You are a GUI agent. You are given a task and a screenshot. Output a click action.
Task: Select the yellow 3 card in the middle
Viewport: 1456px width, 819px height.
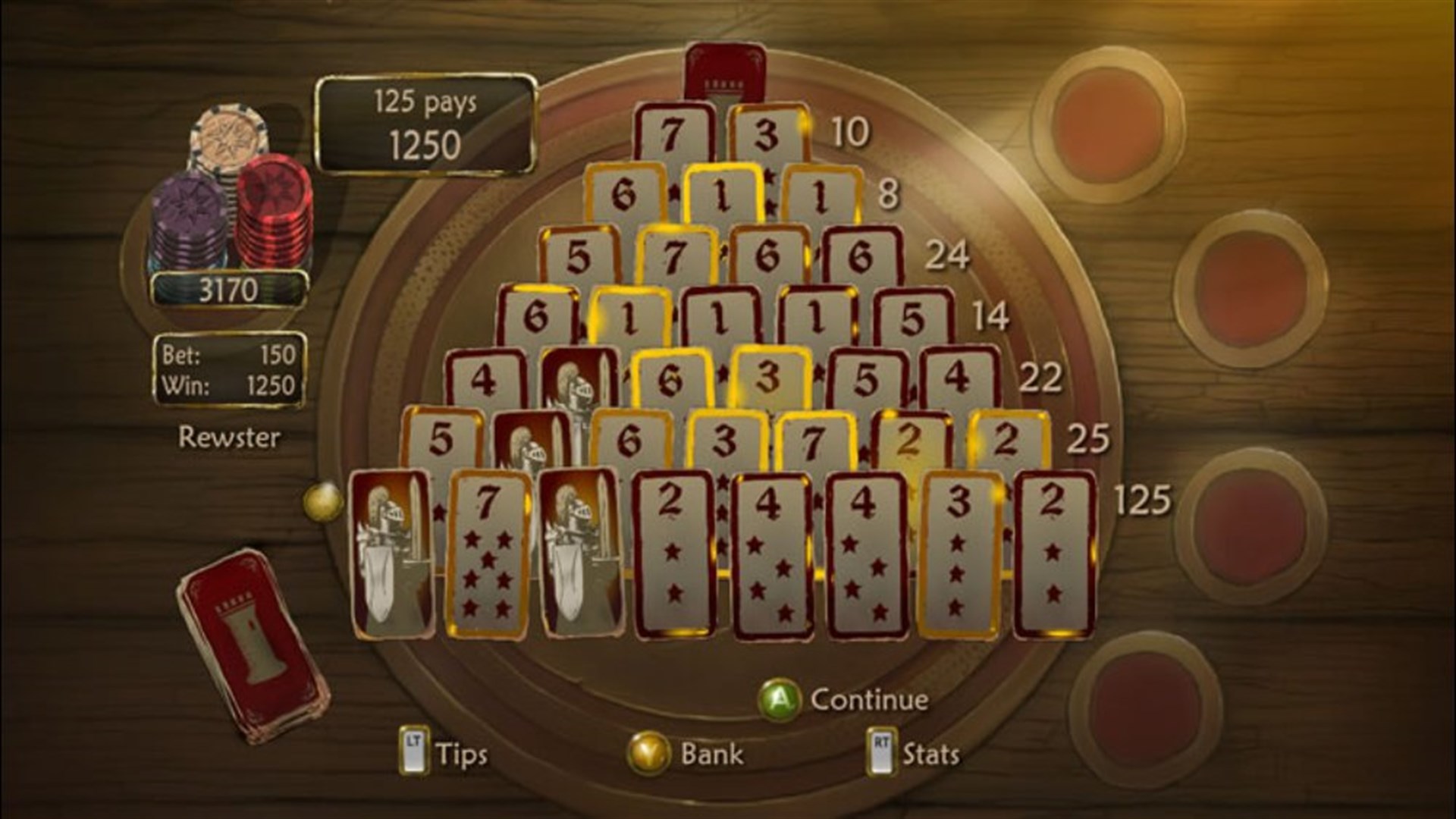coord(768,375)
